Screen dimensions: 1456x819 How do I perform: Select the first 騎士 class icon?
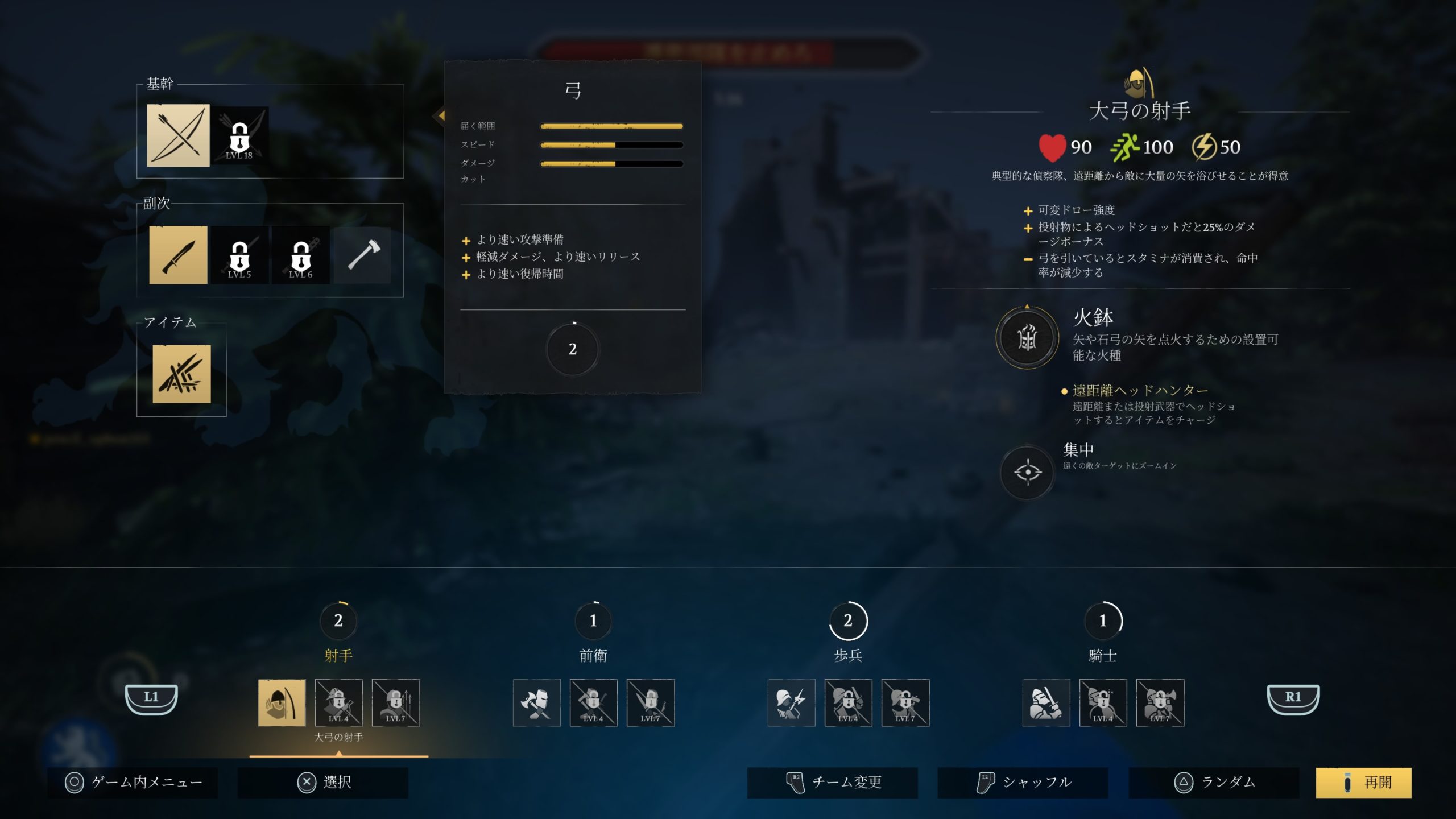point(1045,703)
